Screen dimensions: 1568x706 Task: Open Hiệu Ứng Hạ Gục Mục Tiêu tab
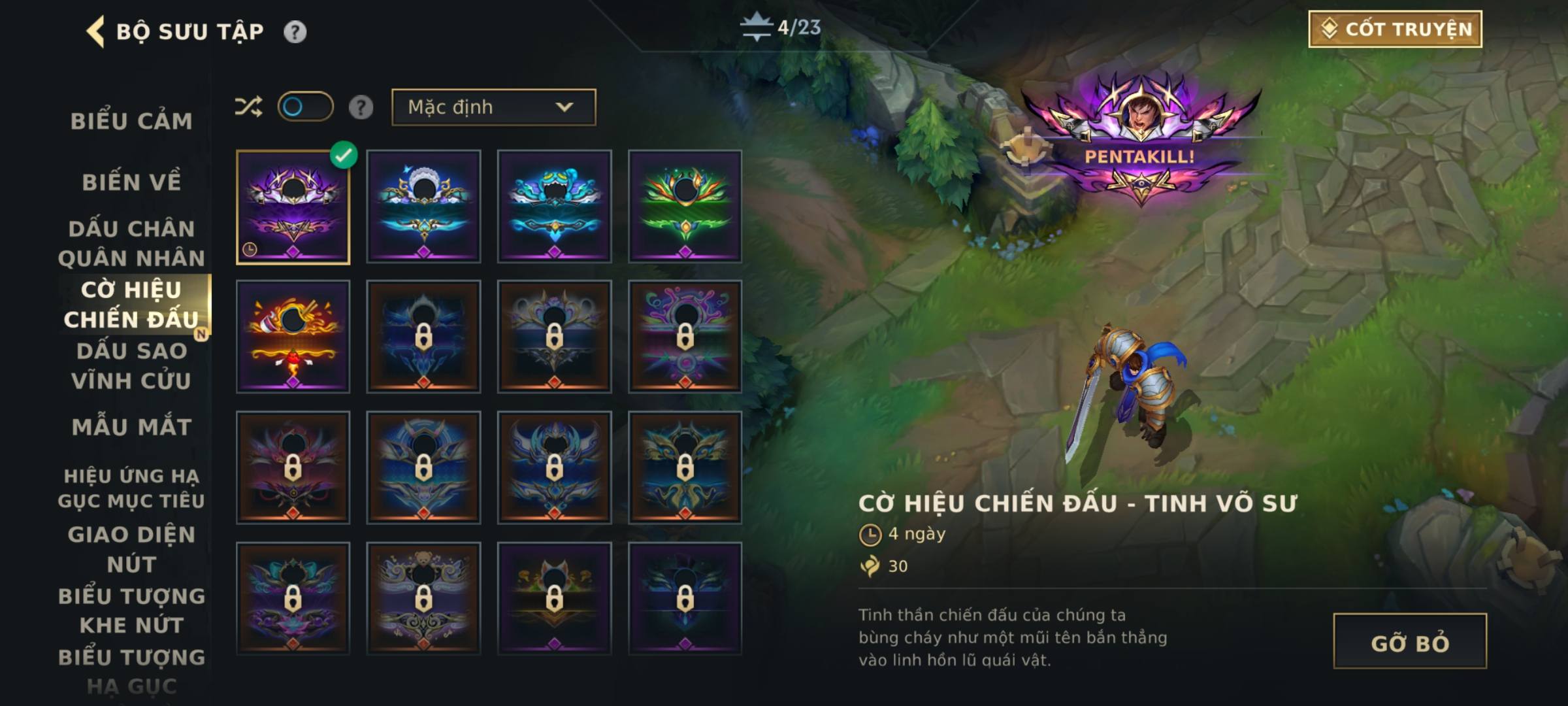(131, 488)
